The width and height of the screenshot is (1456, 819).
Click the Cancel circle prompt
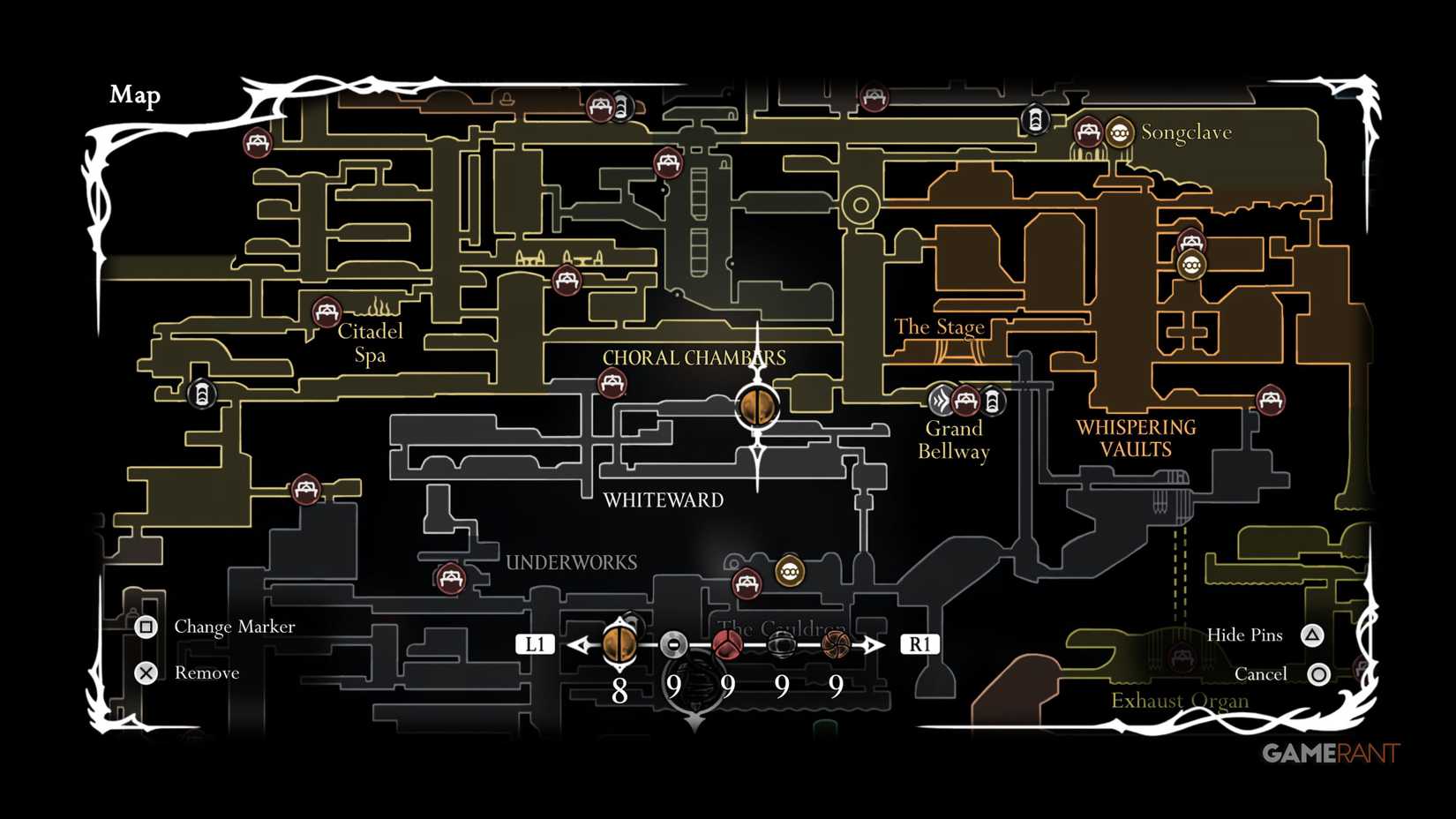coord(1319,673)
